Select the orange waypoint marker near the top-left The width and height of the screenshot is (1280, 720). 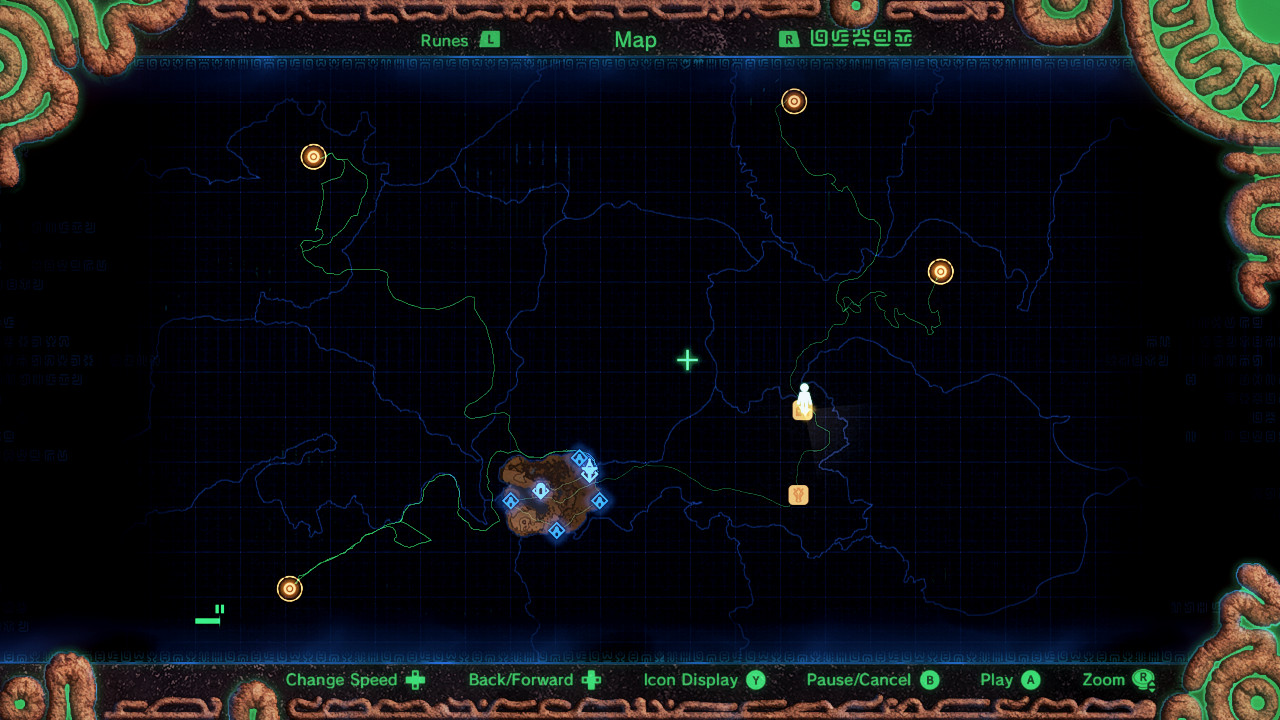click(x=313, y=156)
